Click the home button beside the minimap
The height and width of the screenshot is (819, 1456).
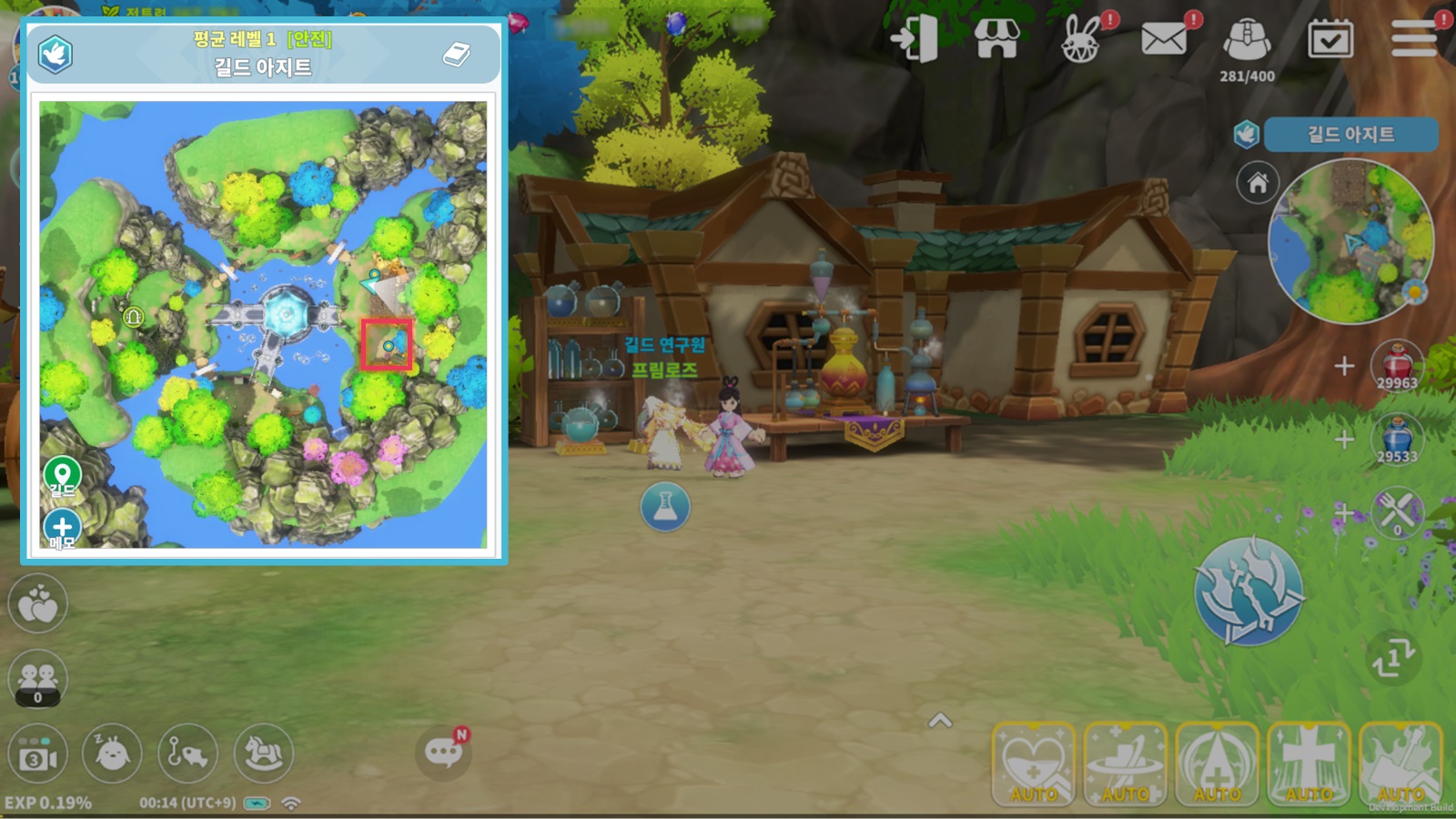(x=1258, y=183)
